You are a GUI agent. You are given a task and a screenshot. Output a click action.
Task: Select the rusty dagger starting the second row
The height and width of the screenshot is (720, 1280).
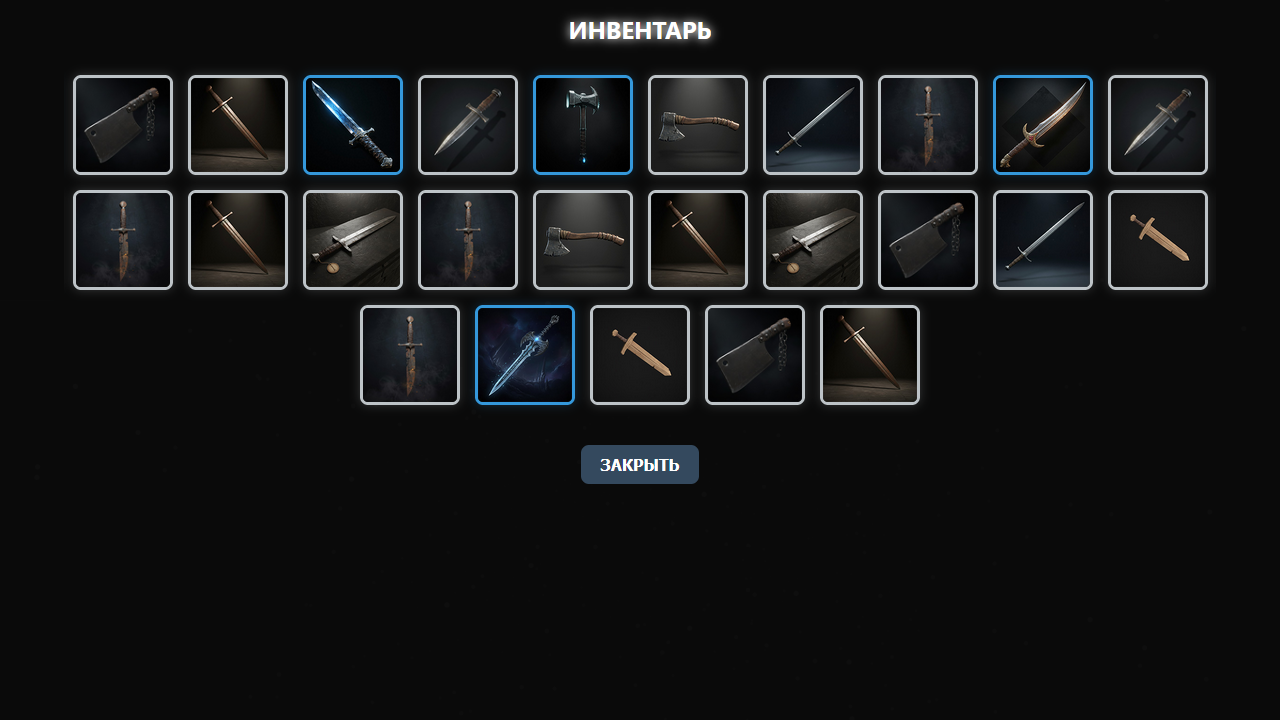122,239
